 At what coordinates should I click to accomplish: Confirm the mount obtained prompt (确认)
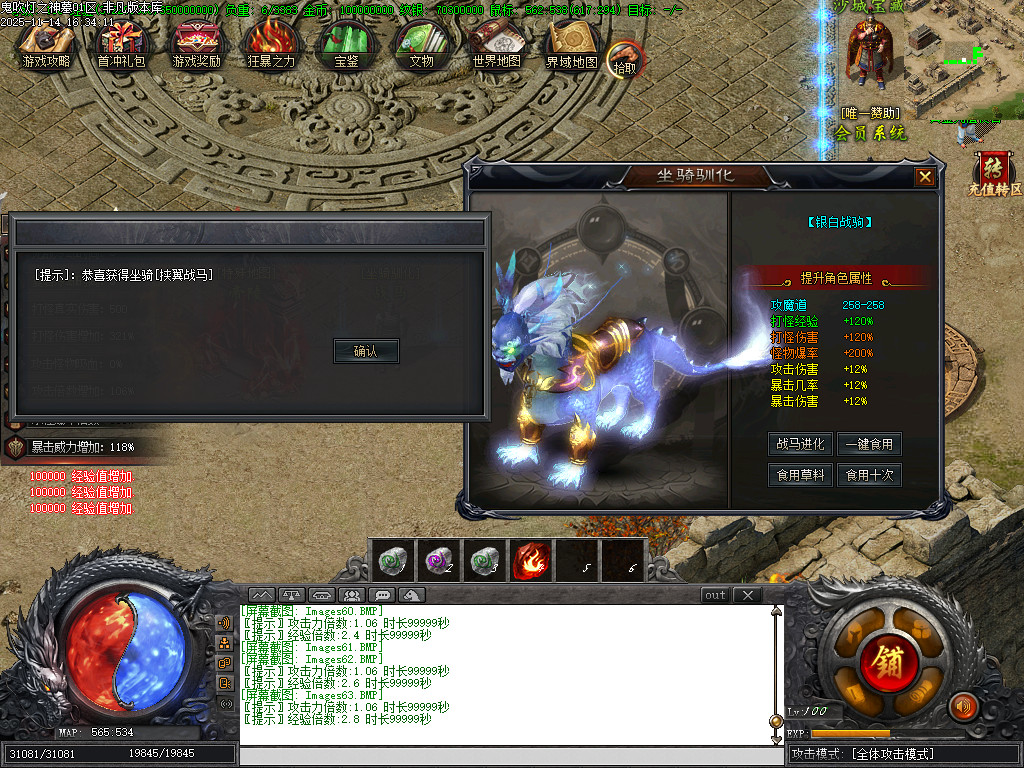366,351
